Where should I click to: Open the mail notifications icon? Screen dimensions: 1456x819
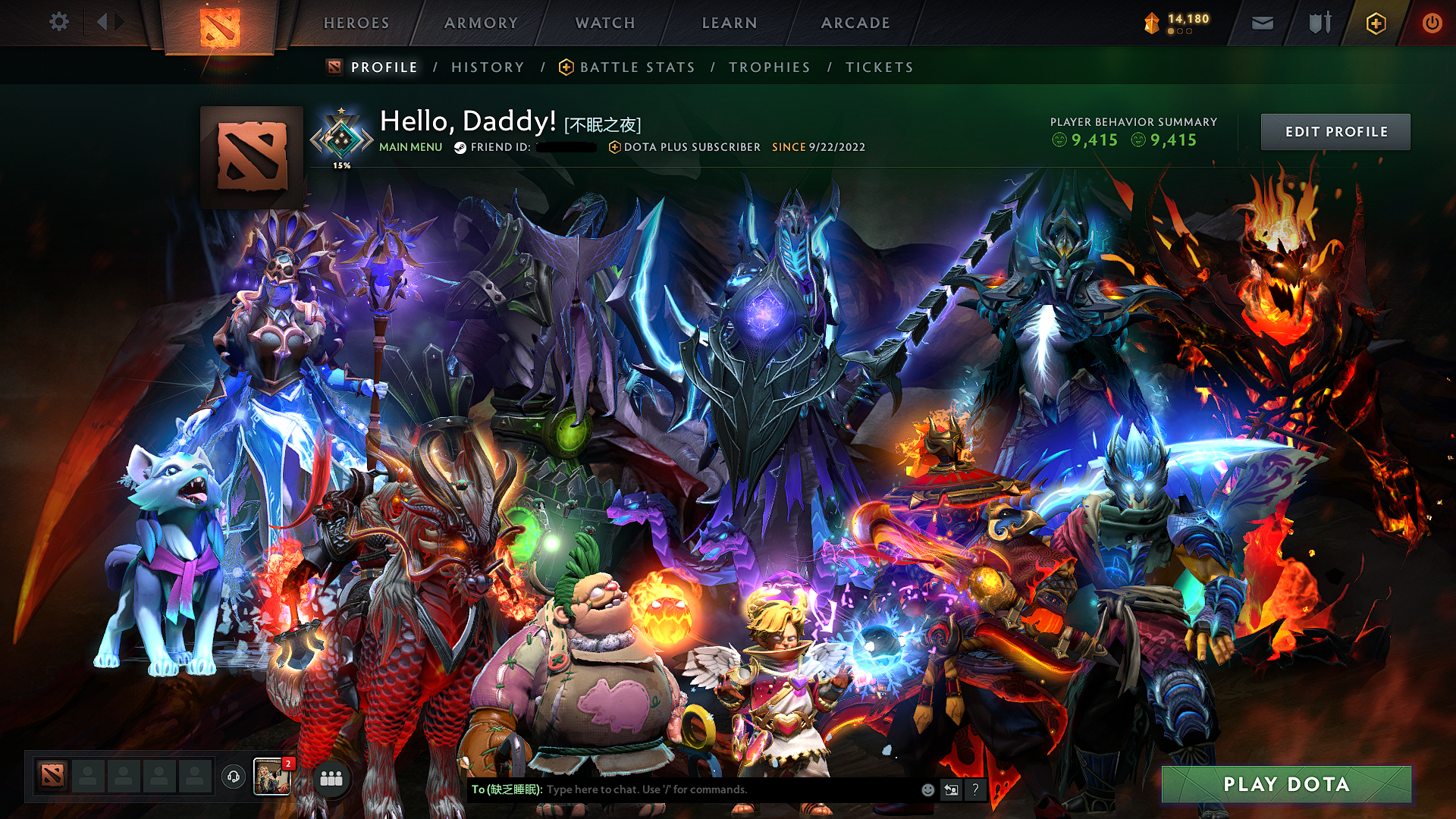pos(1261,23)
